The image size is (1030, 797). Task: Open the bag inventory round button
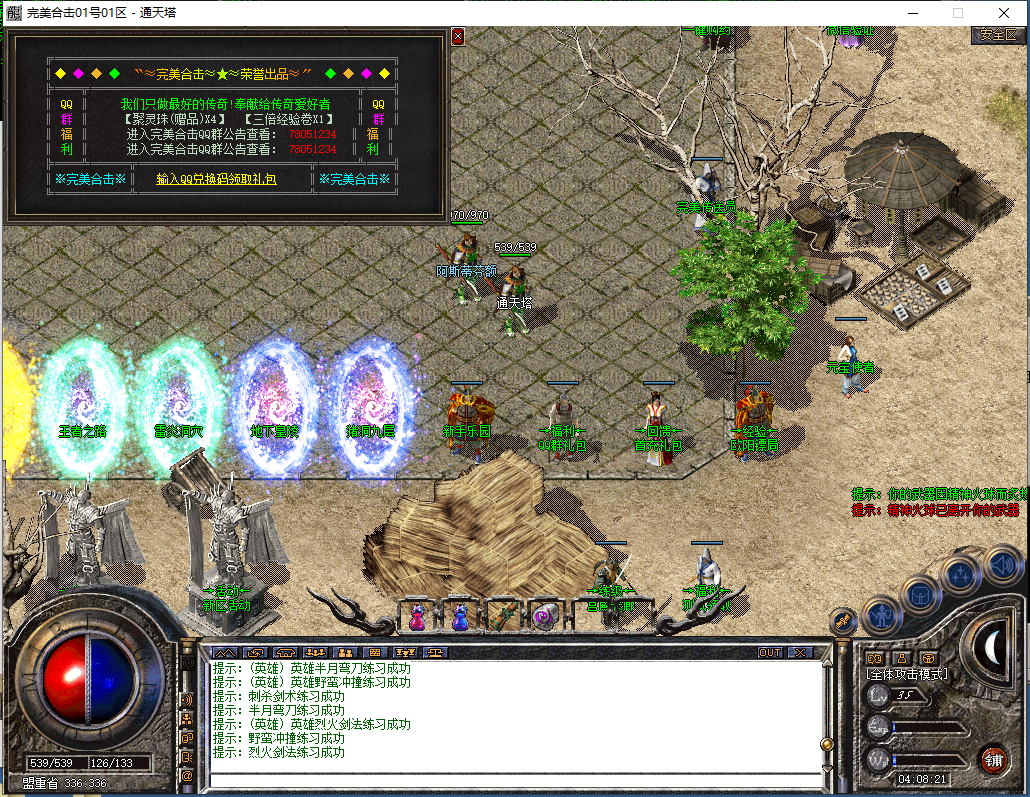920,594
